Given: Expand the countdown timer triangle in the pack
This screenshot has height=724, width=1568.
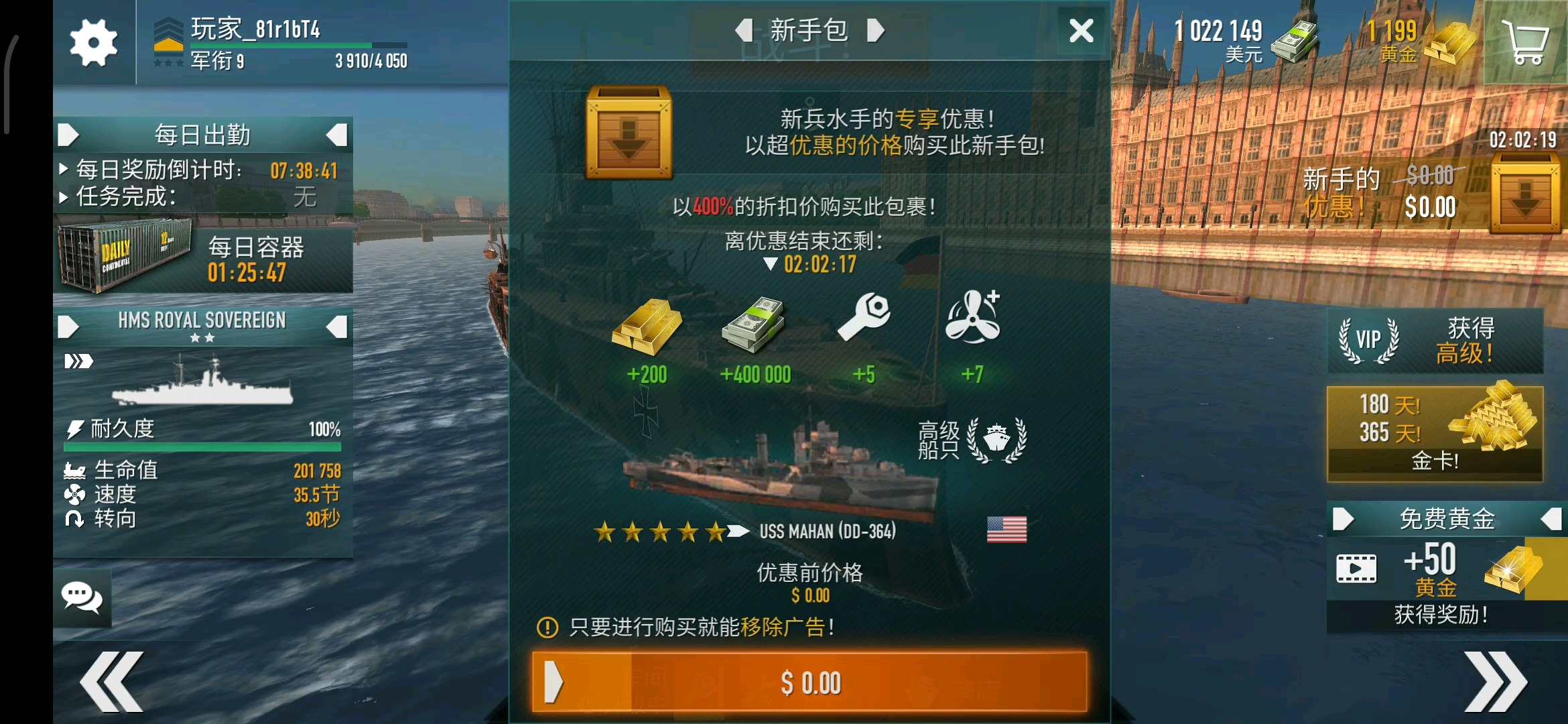Looking at the screenshot, I should pos(769,264).
